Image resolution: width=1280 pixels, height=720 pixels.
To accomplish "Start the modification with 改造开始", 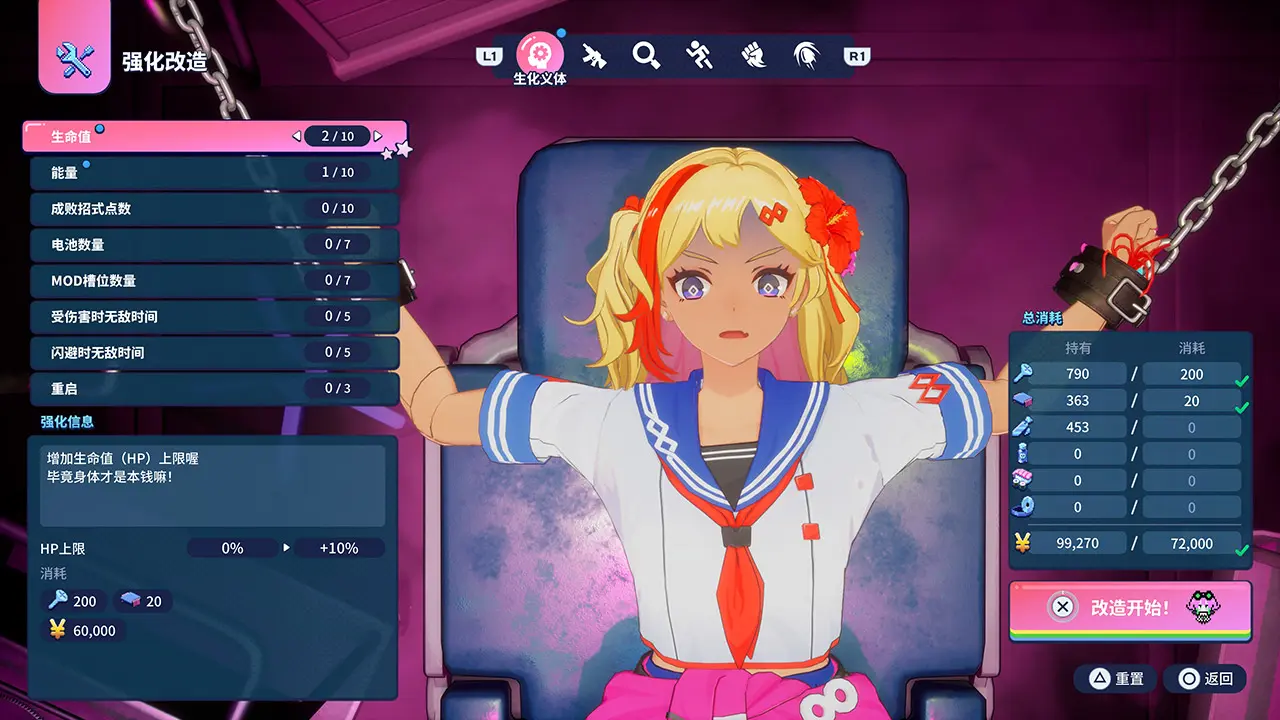I will click(x=1130, y=607).
